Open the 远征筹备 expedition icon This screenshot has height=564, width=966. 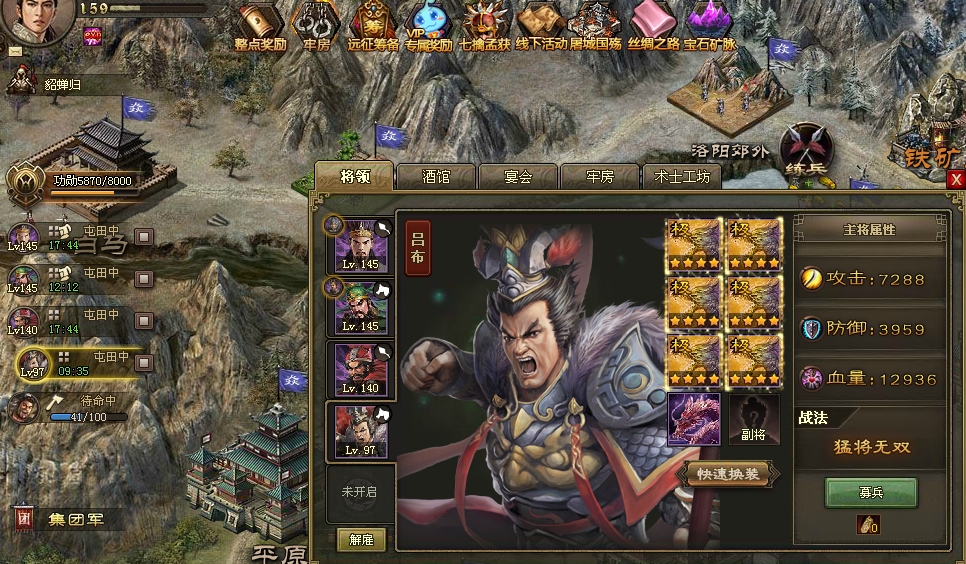(373, 26)
